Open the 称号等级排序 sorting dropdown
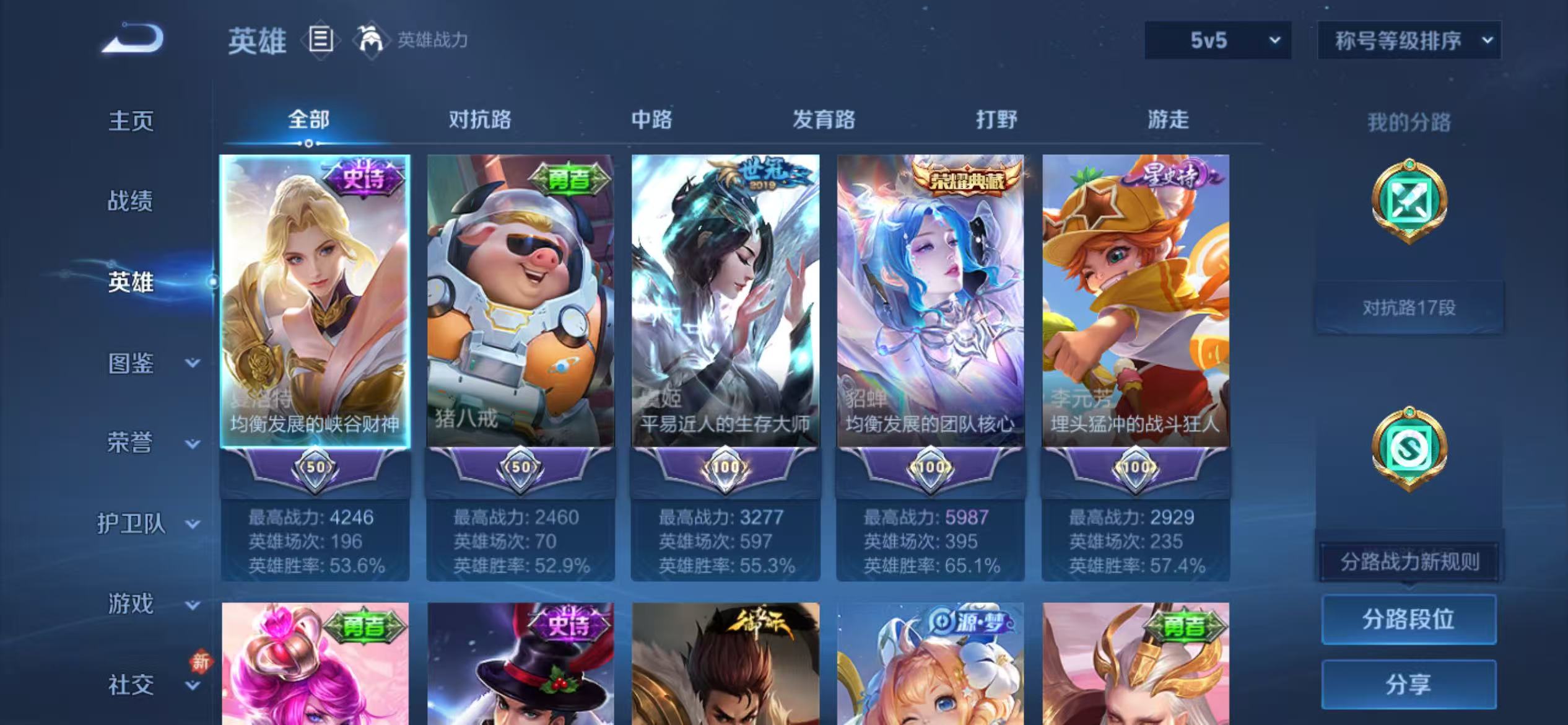This screenshot has width=1568, height=725. [x=1409, y=41]
